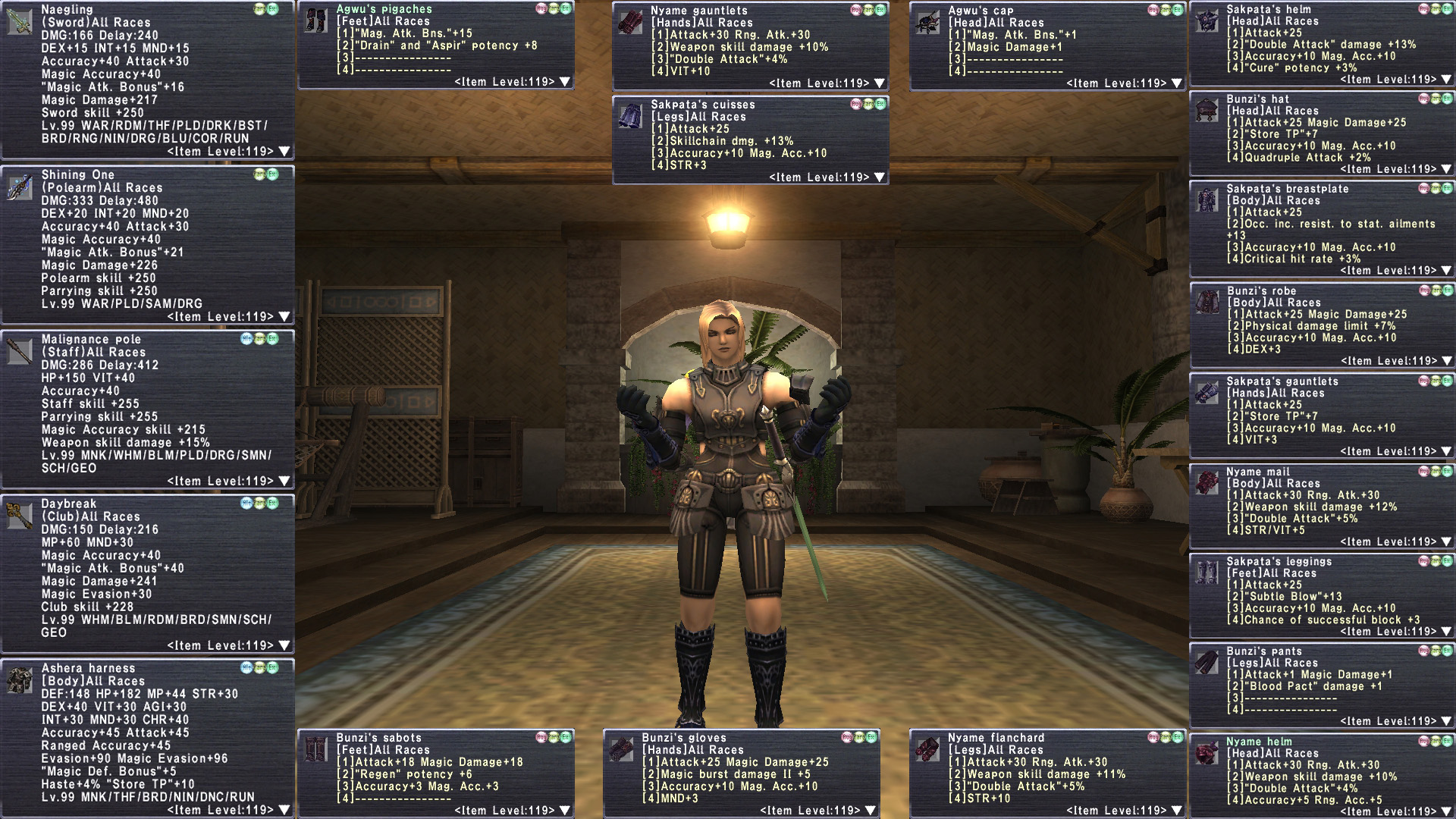The image size is (1456, 819).
Task: Select the Bunzi's pants icon
Action: click(1207, 663)
